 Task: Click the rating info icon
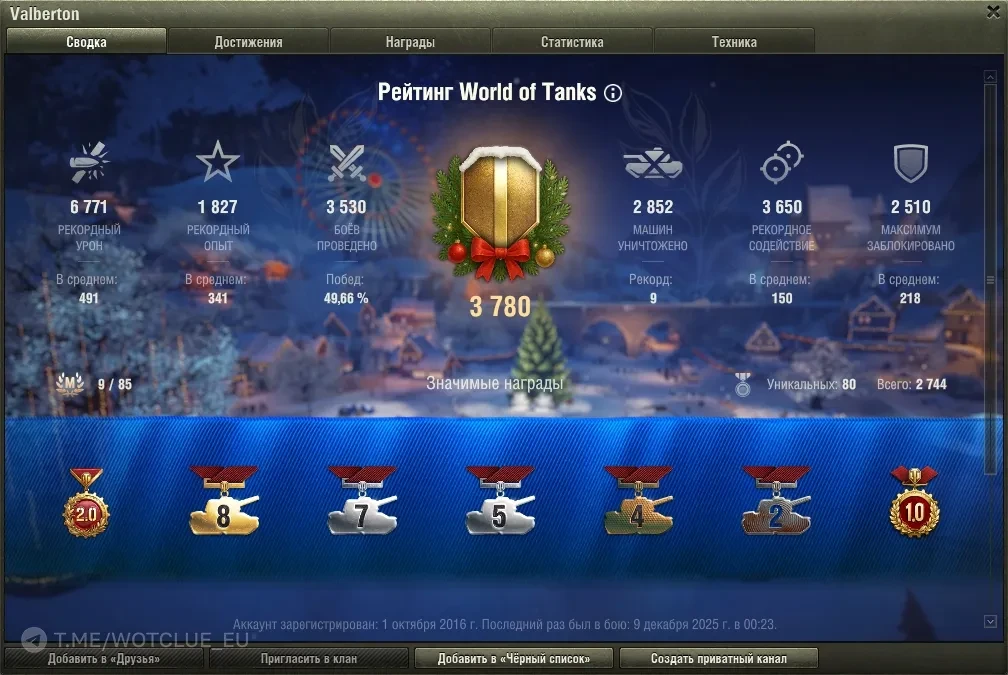click(x=613, y=93)
